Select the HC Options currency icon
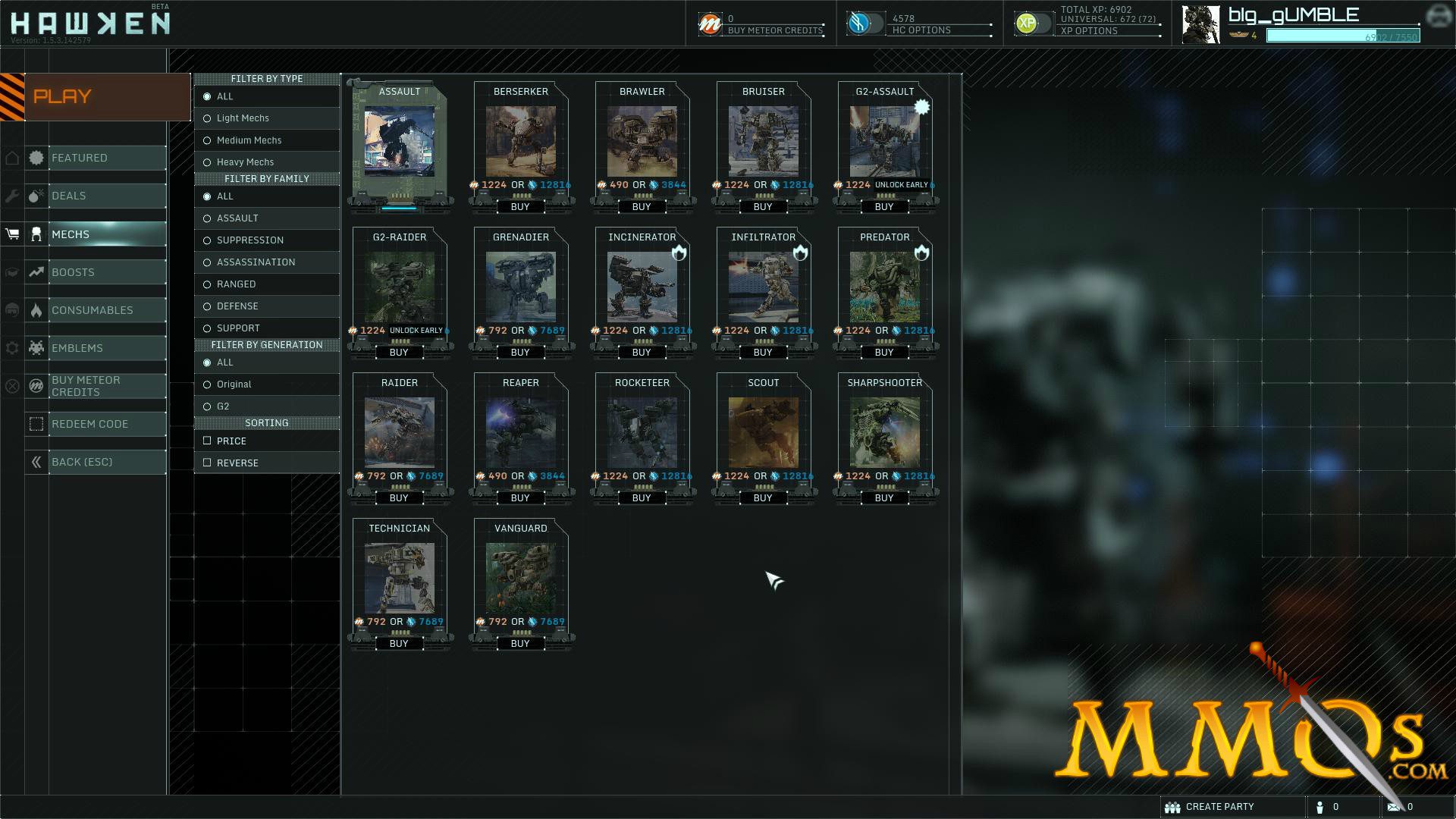The image size is (1456, 819). click(x=861, y=22)
